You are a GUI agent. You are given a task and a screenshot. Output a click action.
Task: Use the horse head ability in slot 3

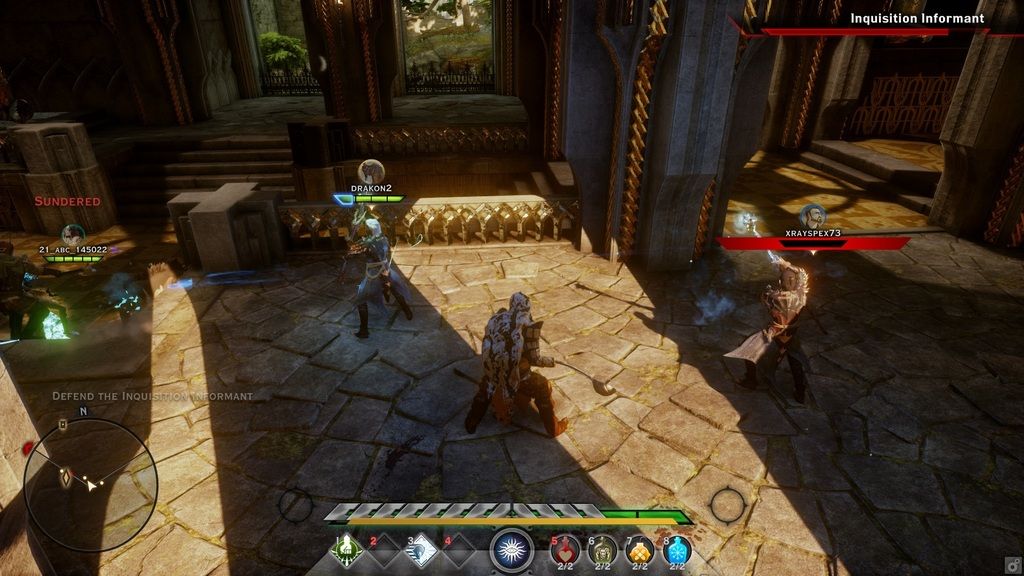coord(421,549)
